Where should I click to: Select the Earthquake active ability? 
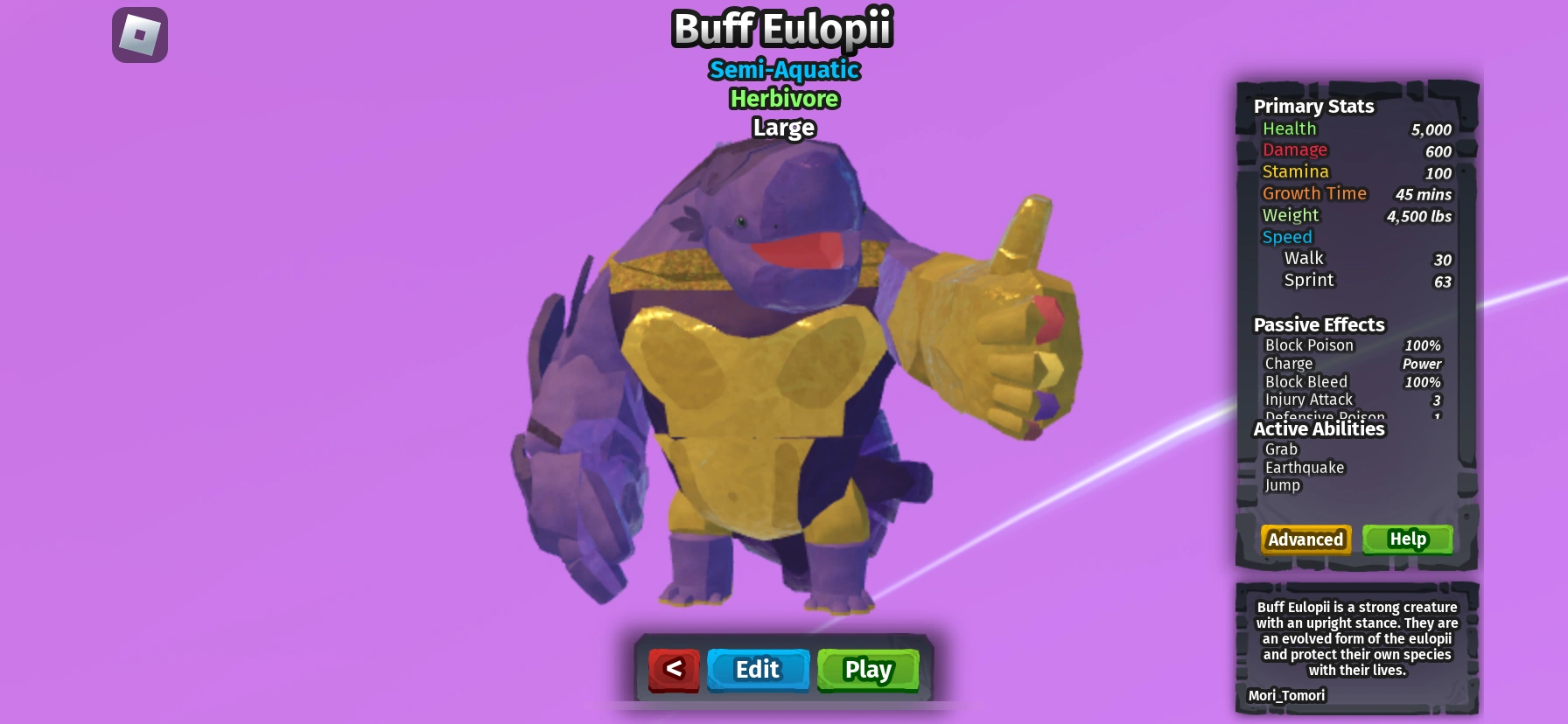click(x=1304, y=467)
